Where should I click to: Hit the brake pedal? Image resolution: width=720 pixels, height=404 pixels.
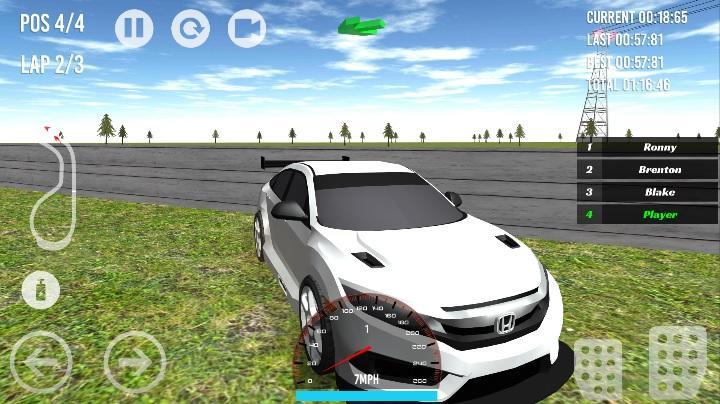pyautogui.click(x=598, y=368)
